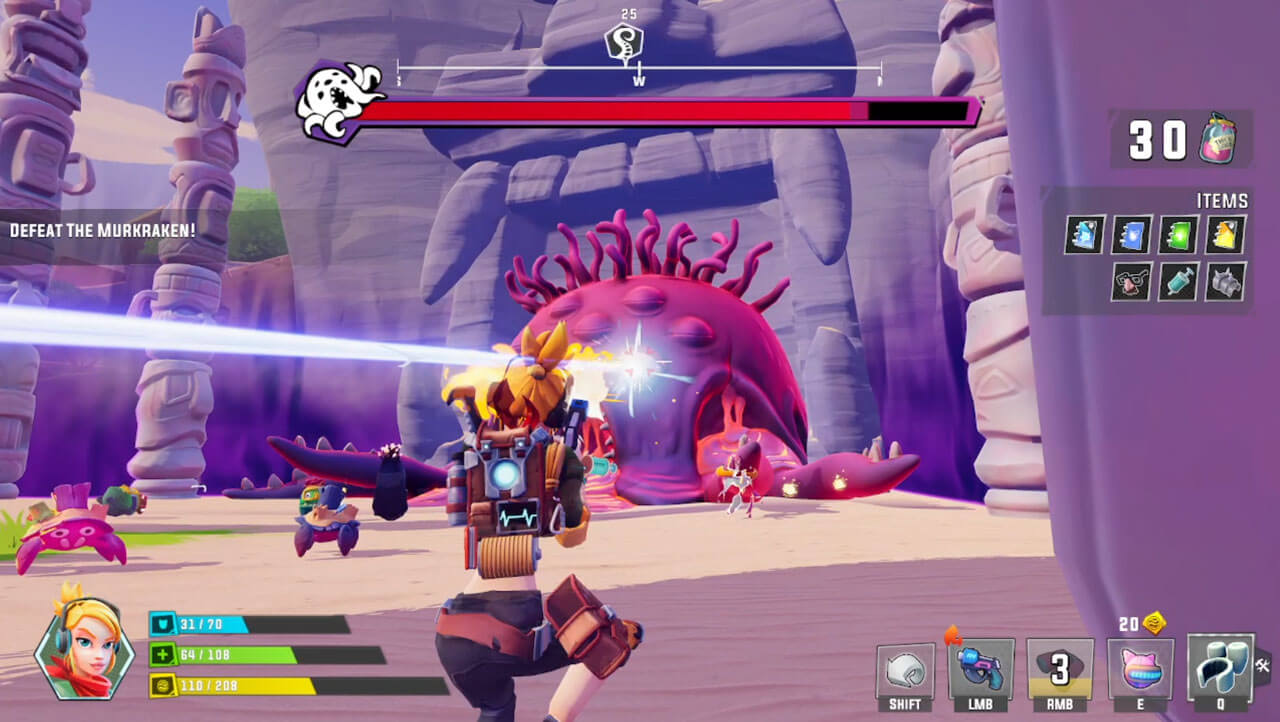Select the blue notebook item
Screen dimensions: 1280x722
tap(1132, 234)
